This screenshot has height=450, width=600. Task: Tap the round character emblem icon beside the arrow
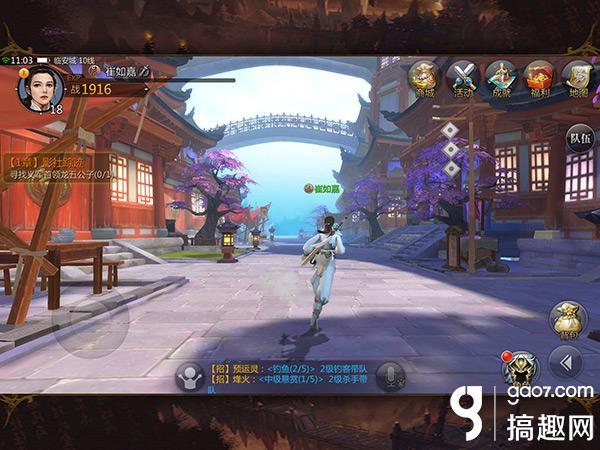518,368
